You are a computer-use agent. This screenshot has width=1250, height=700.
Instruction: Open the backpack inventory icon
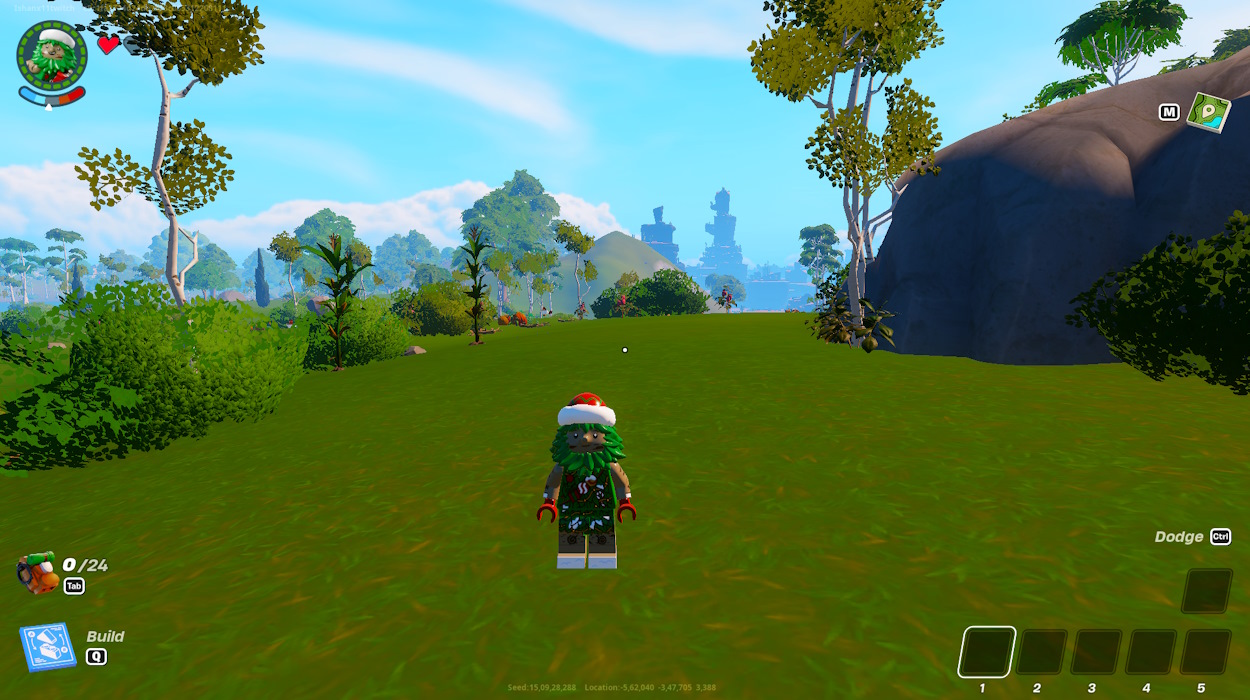[38, 573]
